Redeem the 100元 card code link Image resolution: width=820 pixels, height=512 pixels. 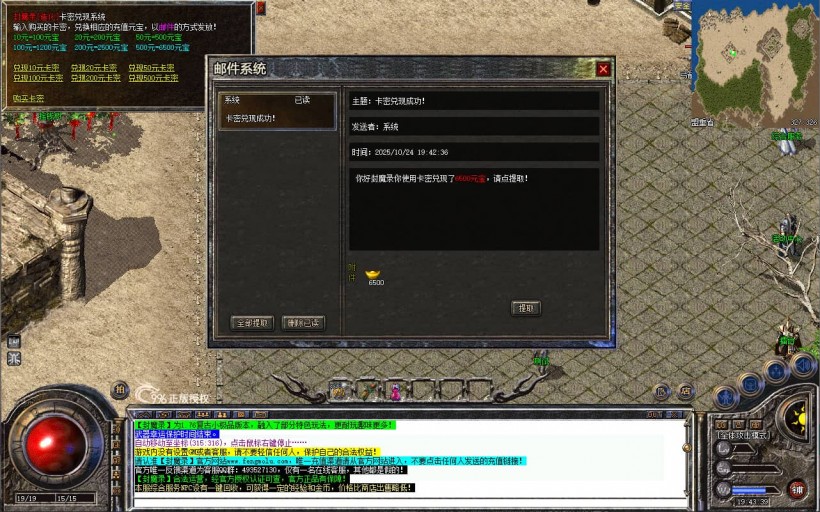[39, 77]
